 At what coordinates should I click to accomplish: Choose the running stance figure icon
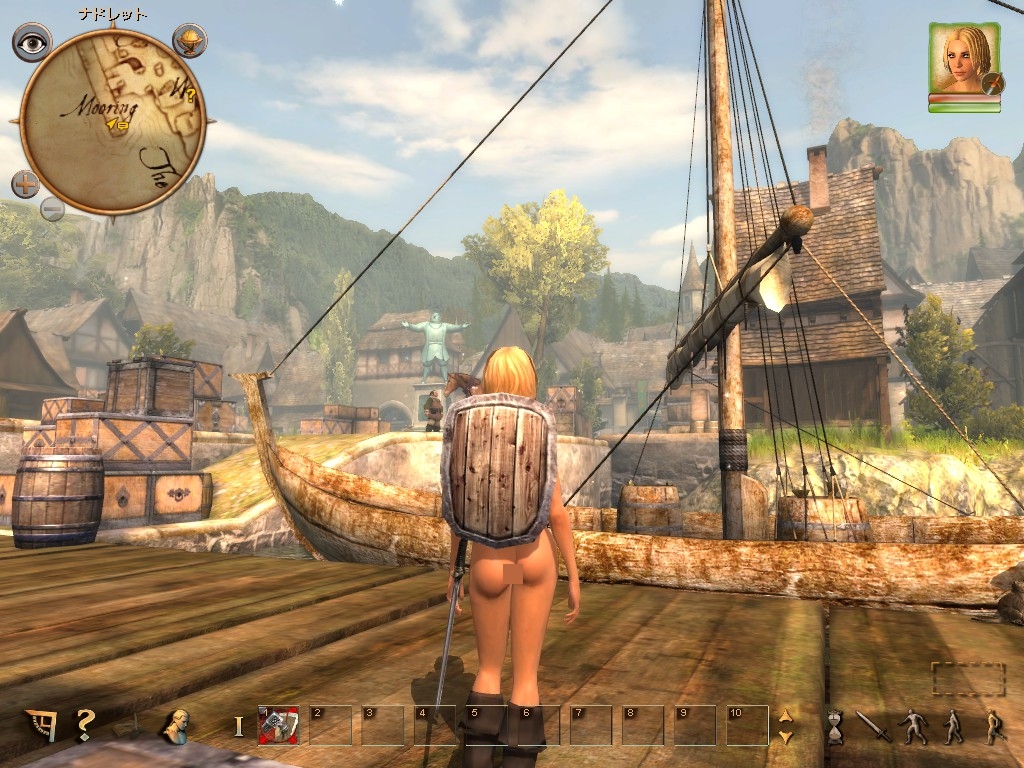(x=993, y=726)
